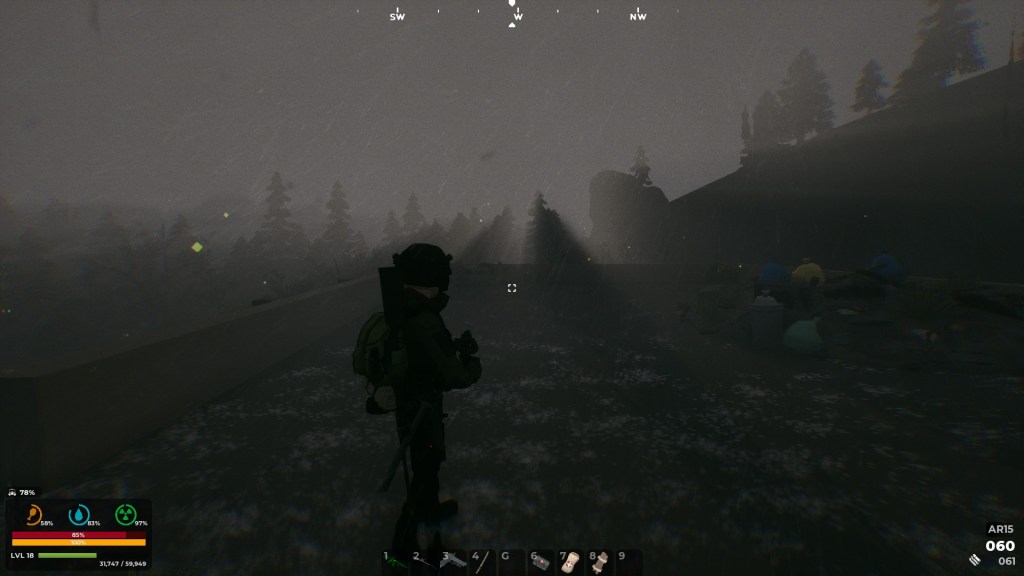Choose the long gun in hotbar slot 2
Image resolution: width=1024 pixels, height=576 pixels.
[x=425, y=562]
